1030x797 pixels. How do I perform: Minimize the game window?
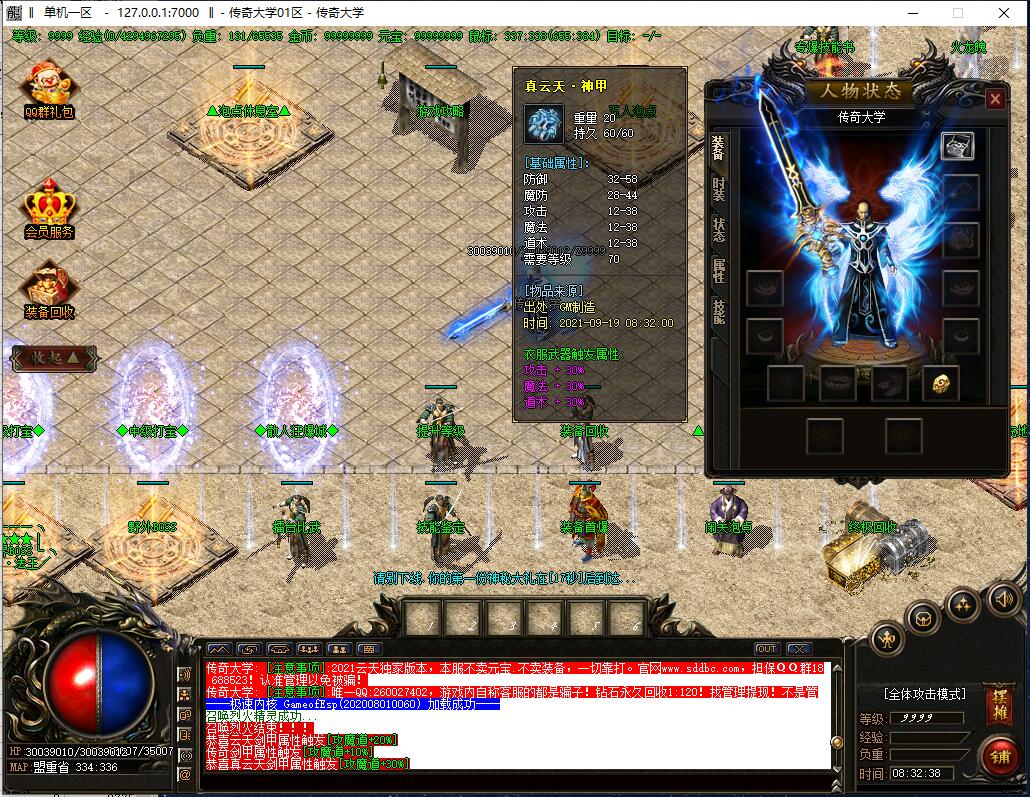(912, 13)
